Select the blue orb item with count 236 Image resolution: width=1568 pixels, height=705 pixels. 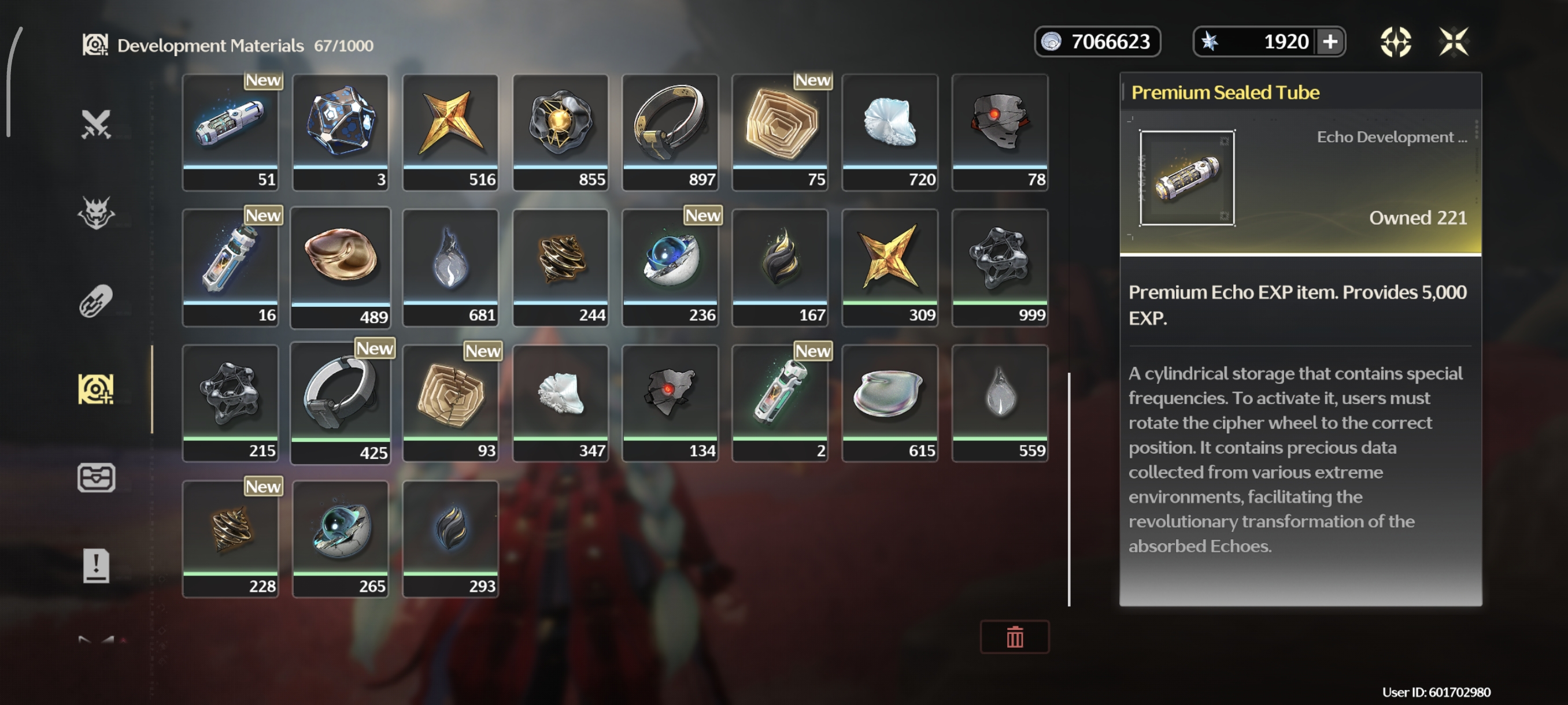pyautogui.click(x=670, y=268)
